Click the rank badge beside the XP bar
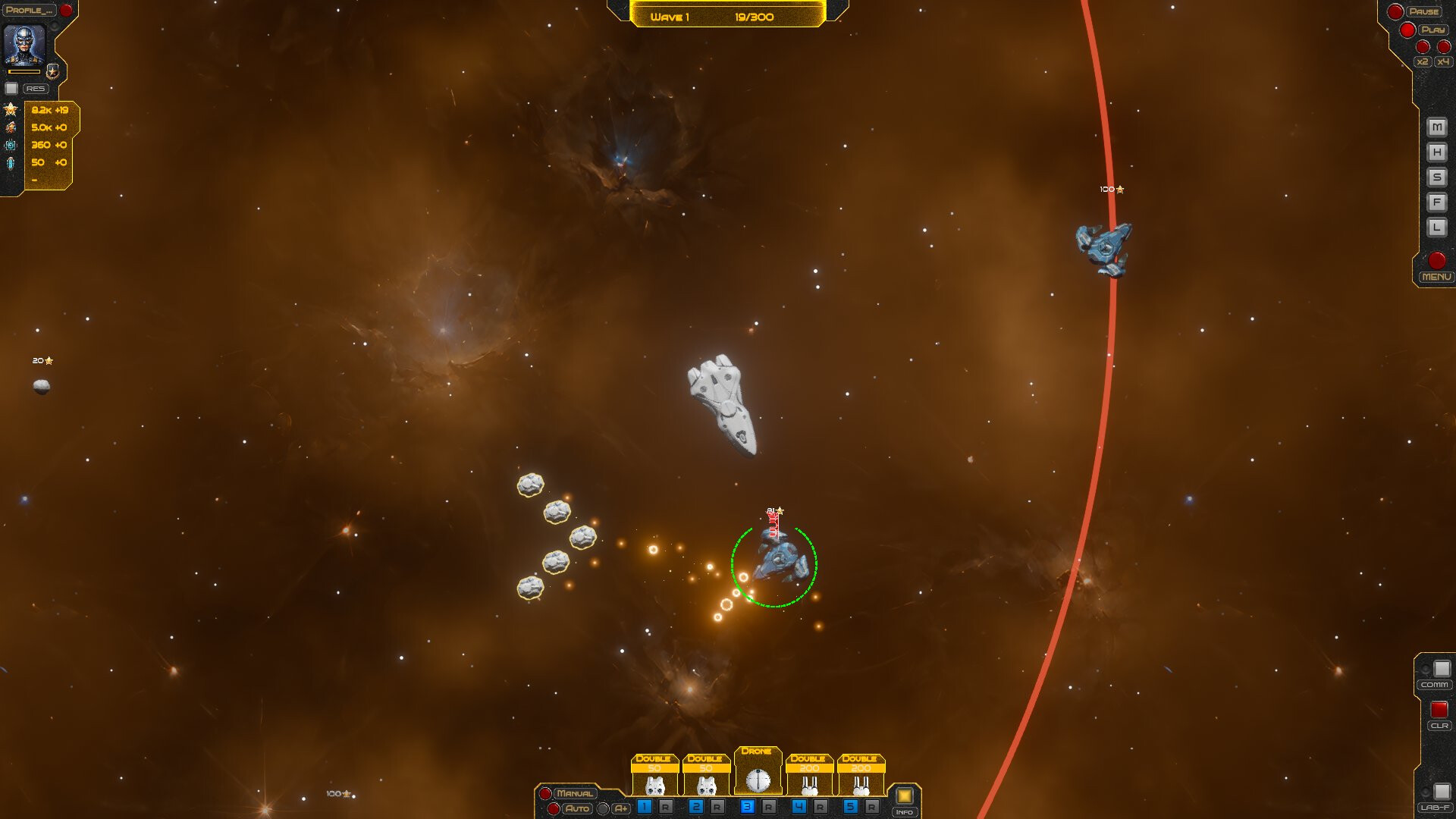Image resolution: width=1456 pixels, height=819 pixels. pos(52,72)
